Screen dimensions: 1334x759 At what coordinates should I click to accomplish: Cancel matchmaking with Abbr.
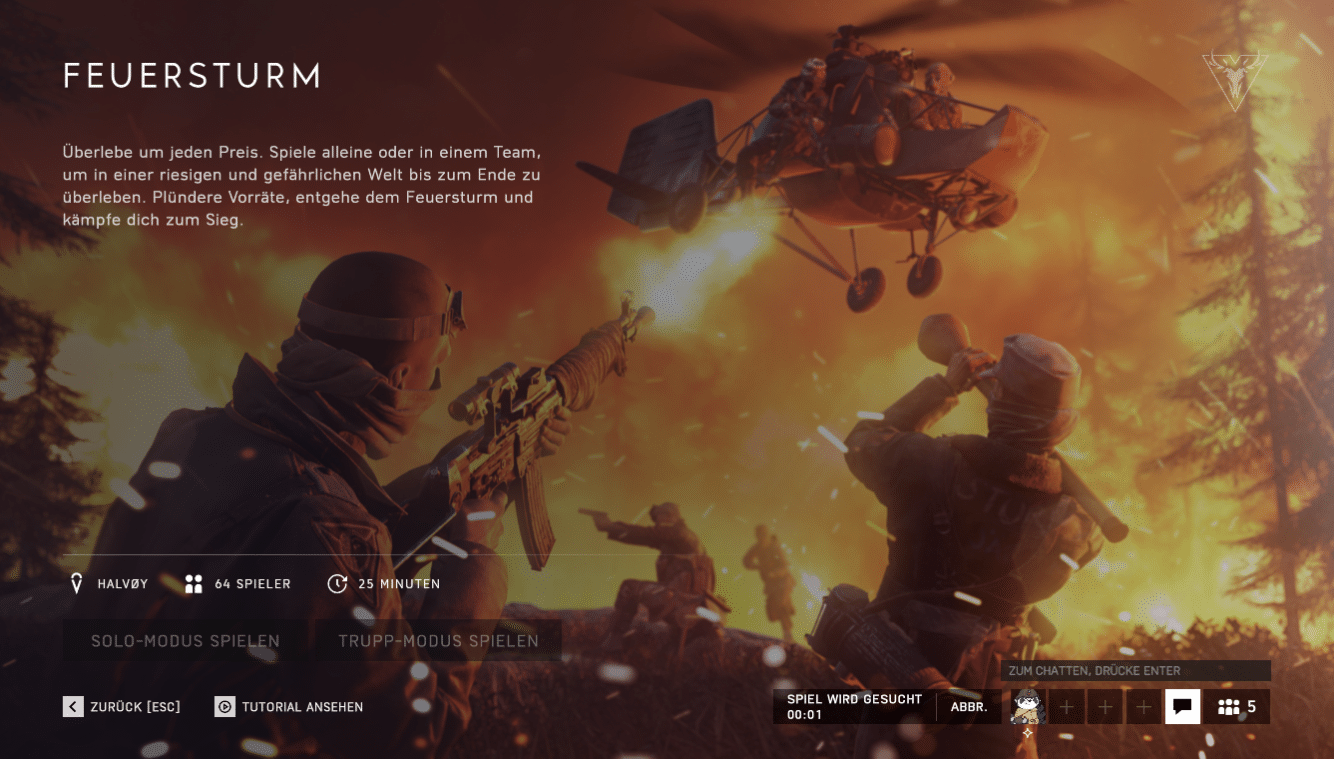click(x=969, y=707)
